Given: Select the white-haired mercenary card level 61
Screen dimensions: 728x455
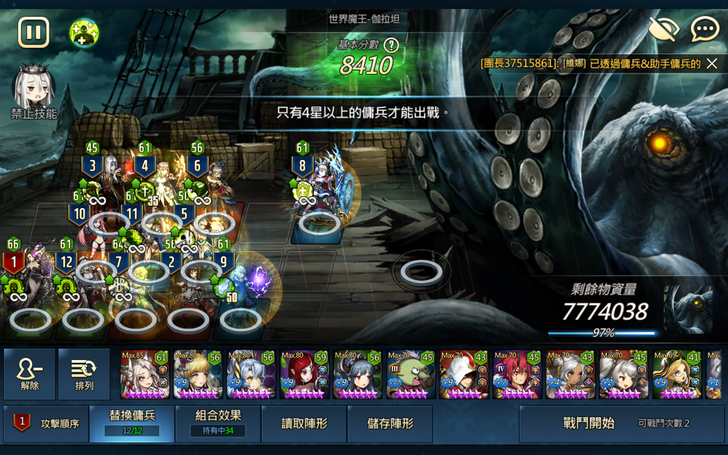Looking at the screenshot, I should 145,375.
